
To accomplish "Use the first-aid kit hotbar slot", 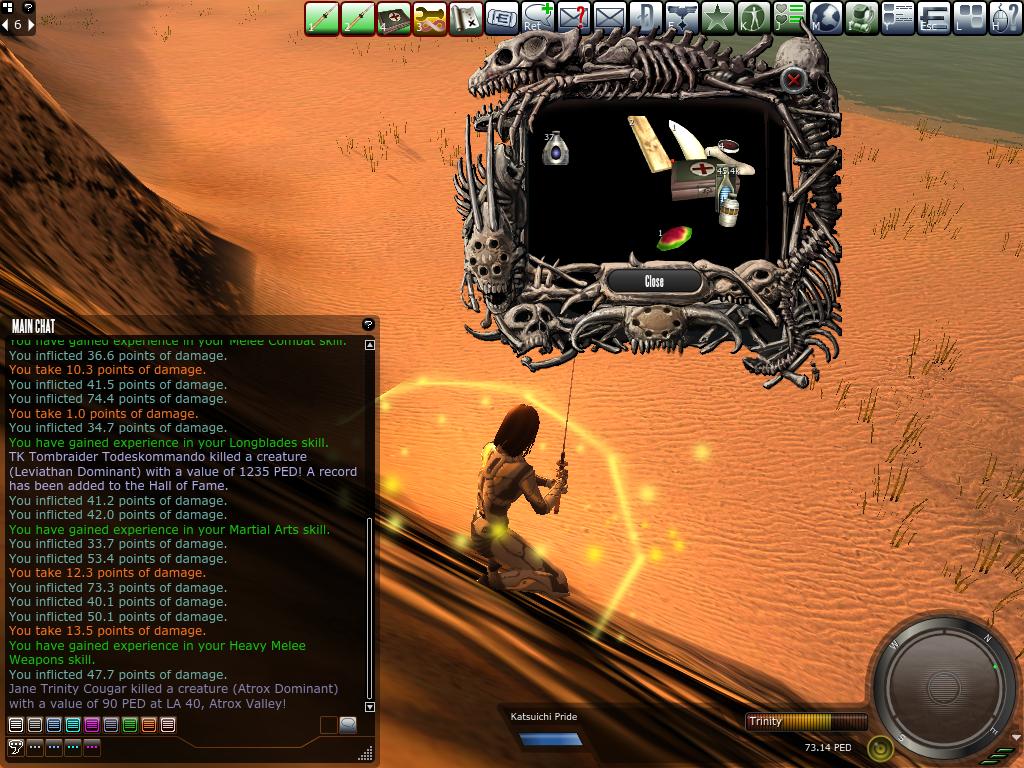I will click(394, 18).
